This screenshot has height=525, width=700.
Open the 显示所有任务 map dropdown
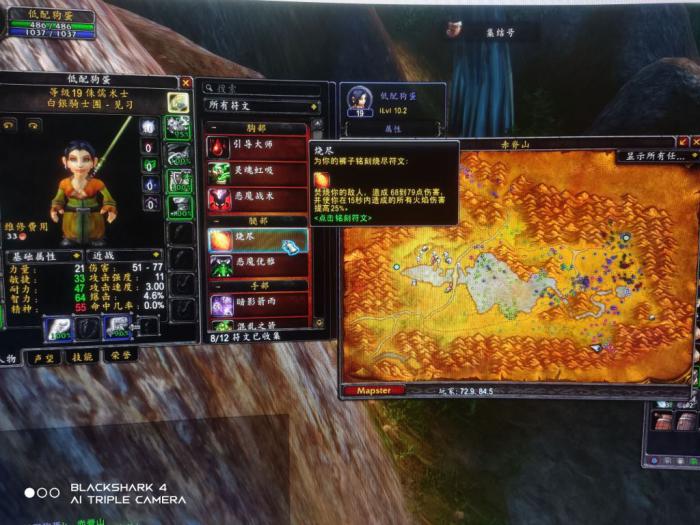655,156
